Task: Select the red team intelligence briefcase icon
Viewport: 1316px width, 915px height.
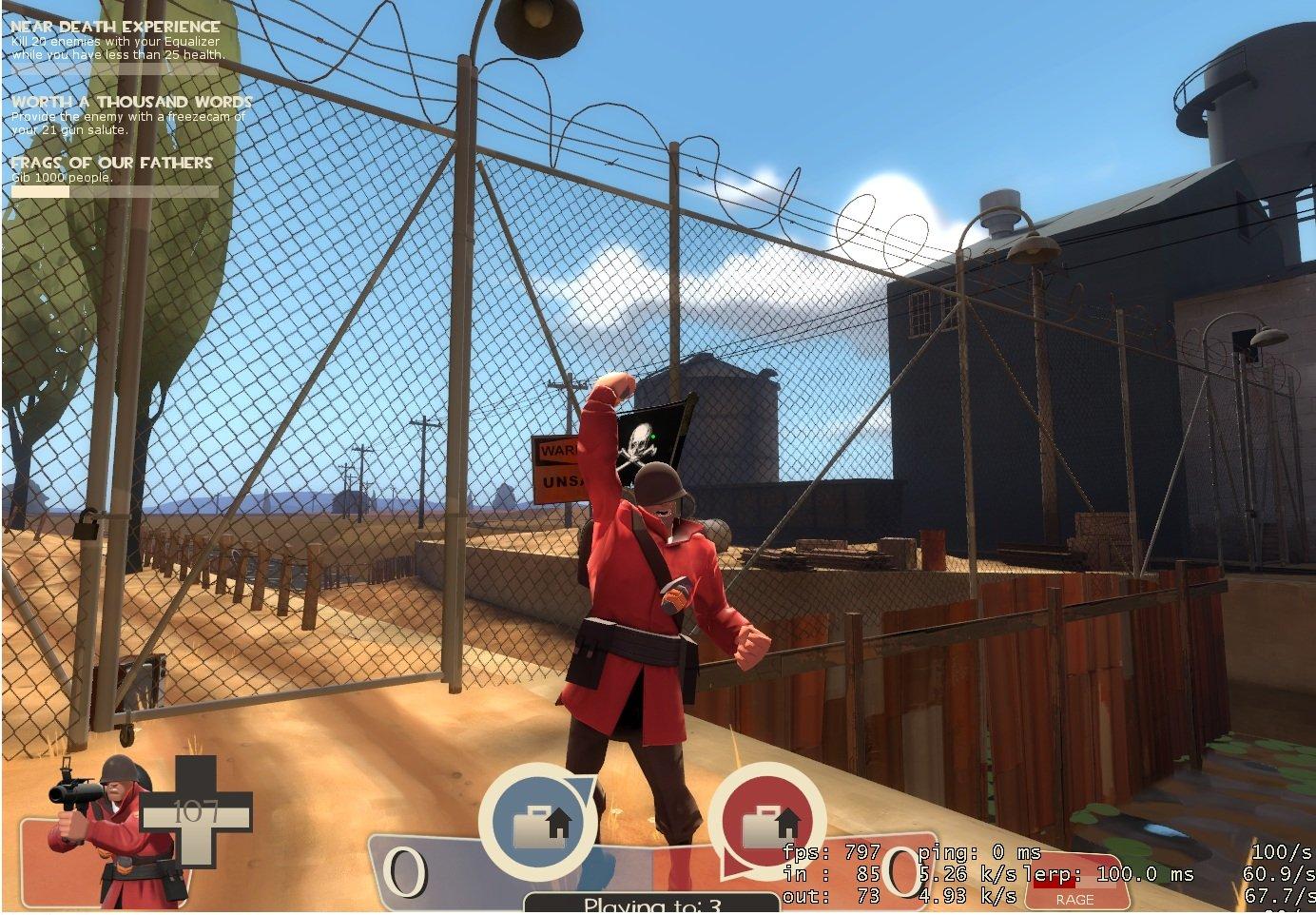Action: [766, 824]
